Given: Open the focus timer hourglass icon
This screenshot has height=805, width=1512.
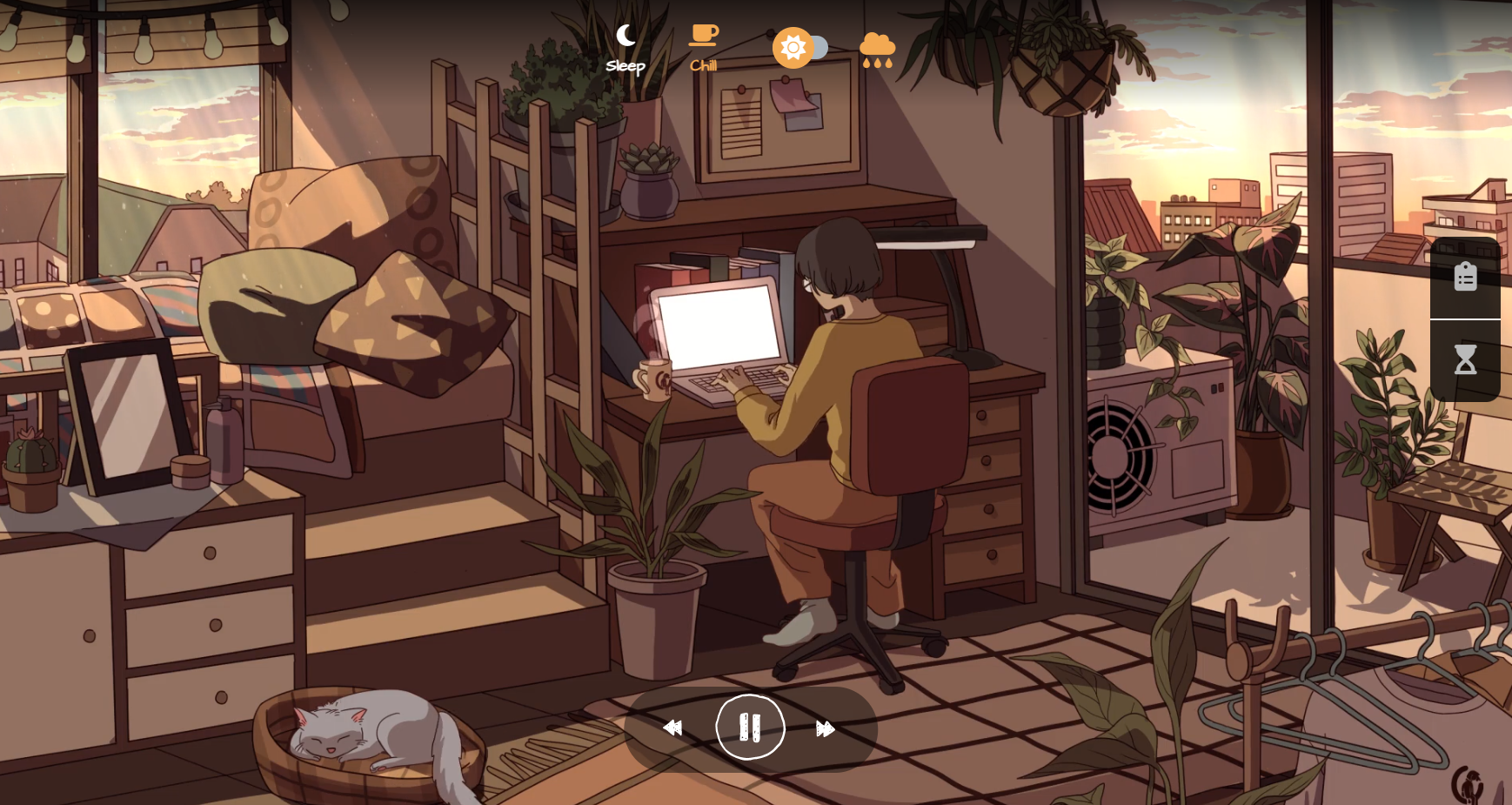Looking at the screenshot, I should point(1465,359).
